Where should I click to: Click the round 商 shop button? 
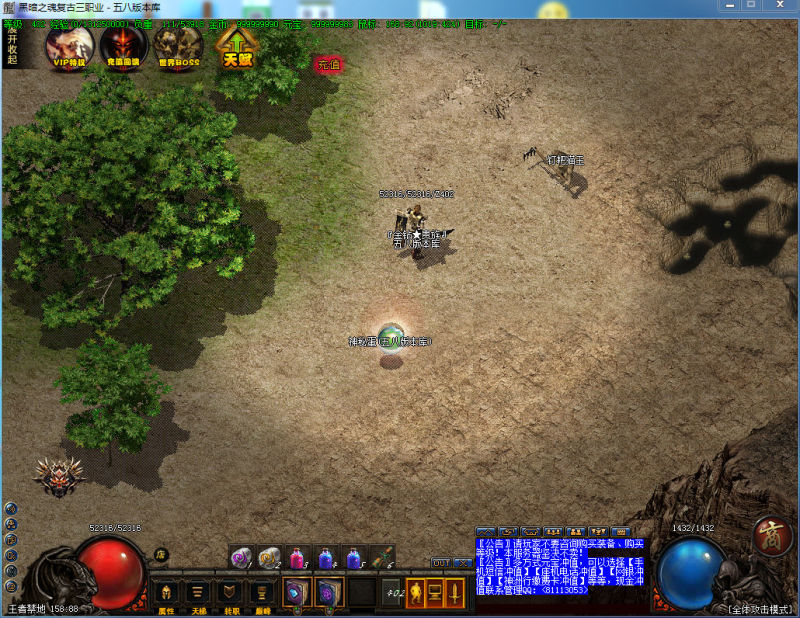click(x=772, y=534)
